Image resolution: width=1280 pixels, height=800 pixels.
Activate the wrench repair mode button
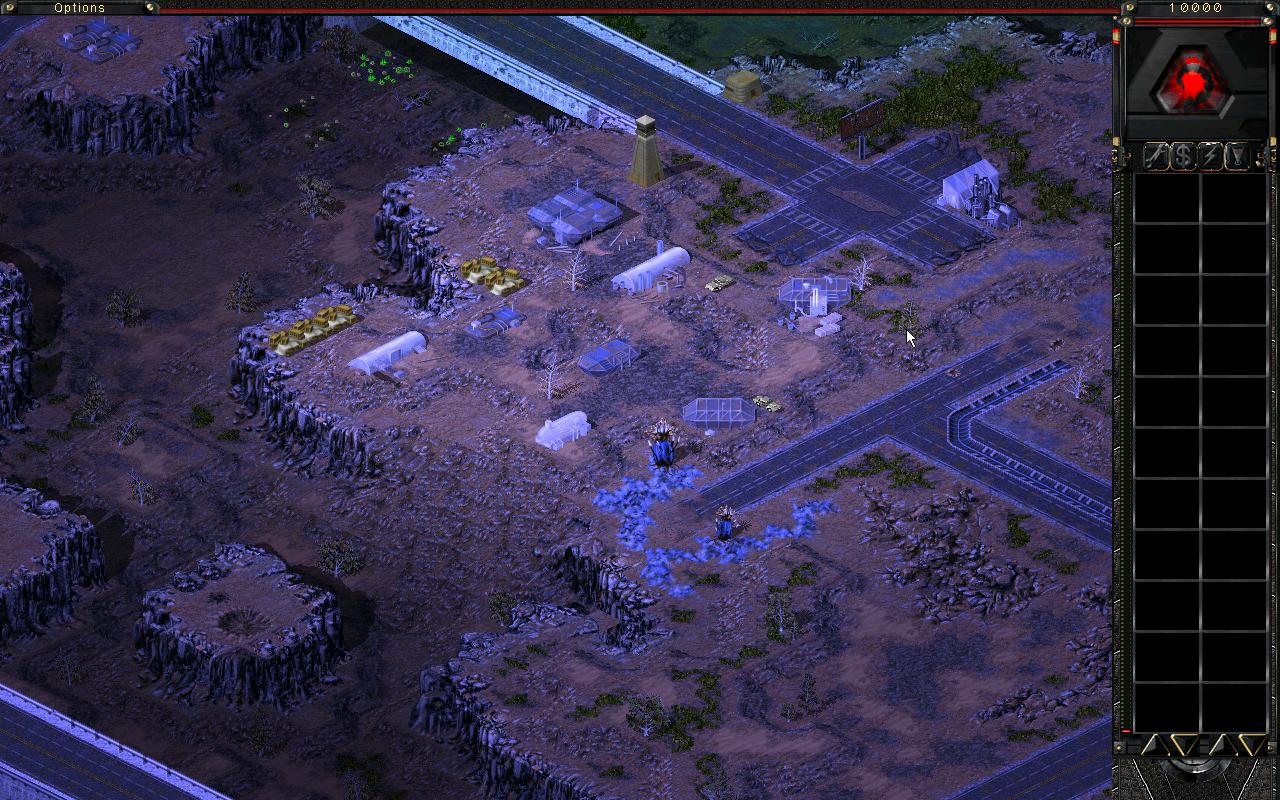point(1156,156)
